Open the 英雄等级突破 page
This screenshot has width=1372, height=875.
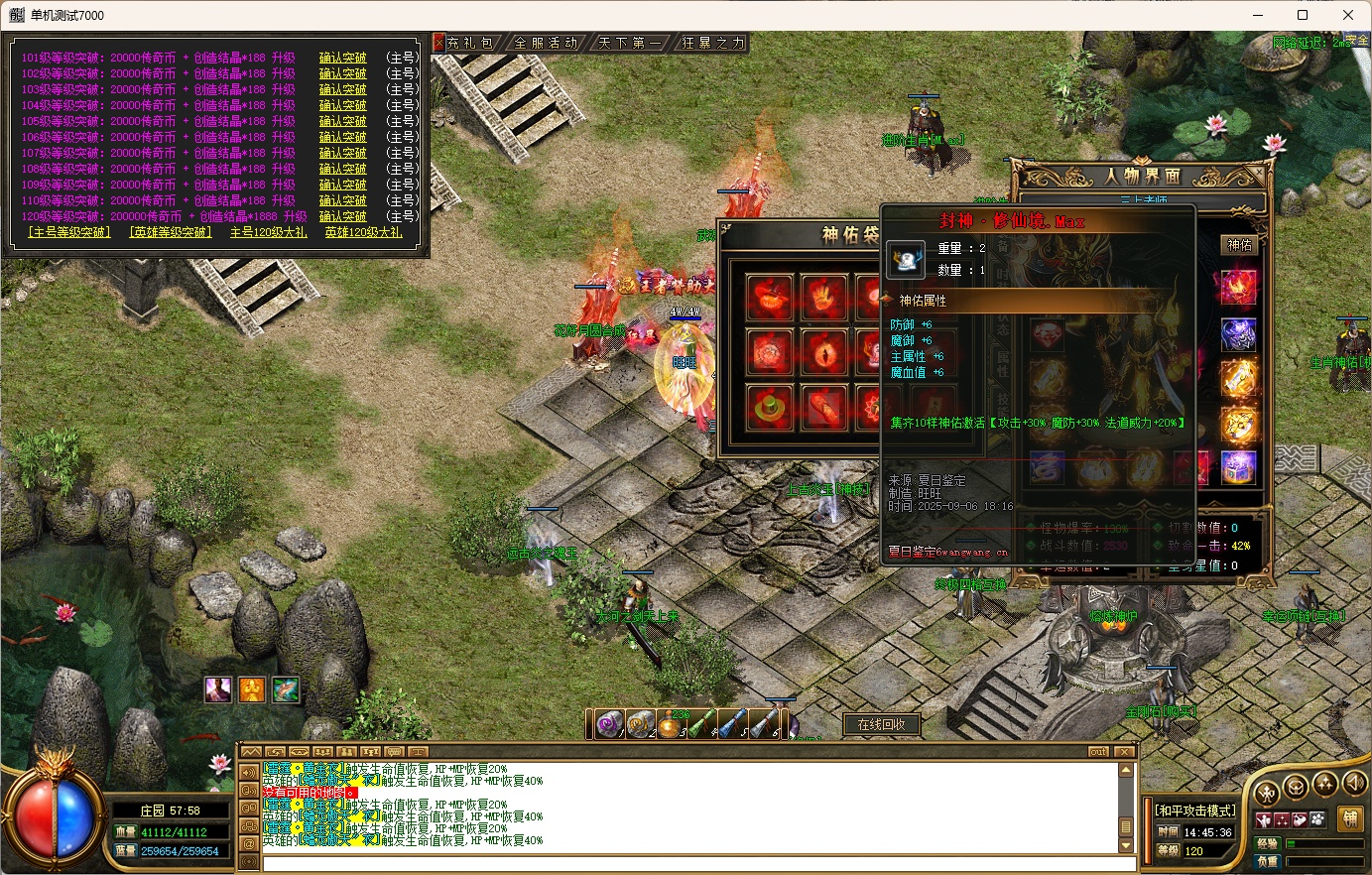[x=171, y=232]
